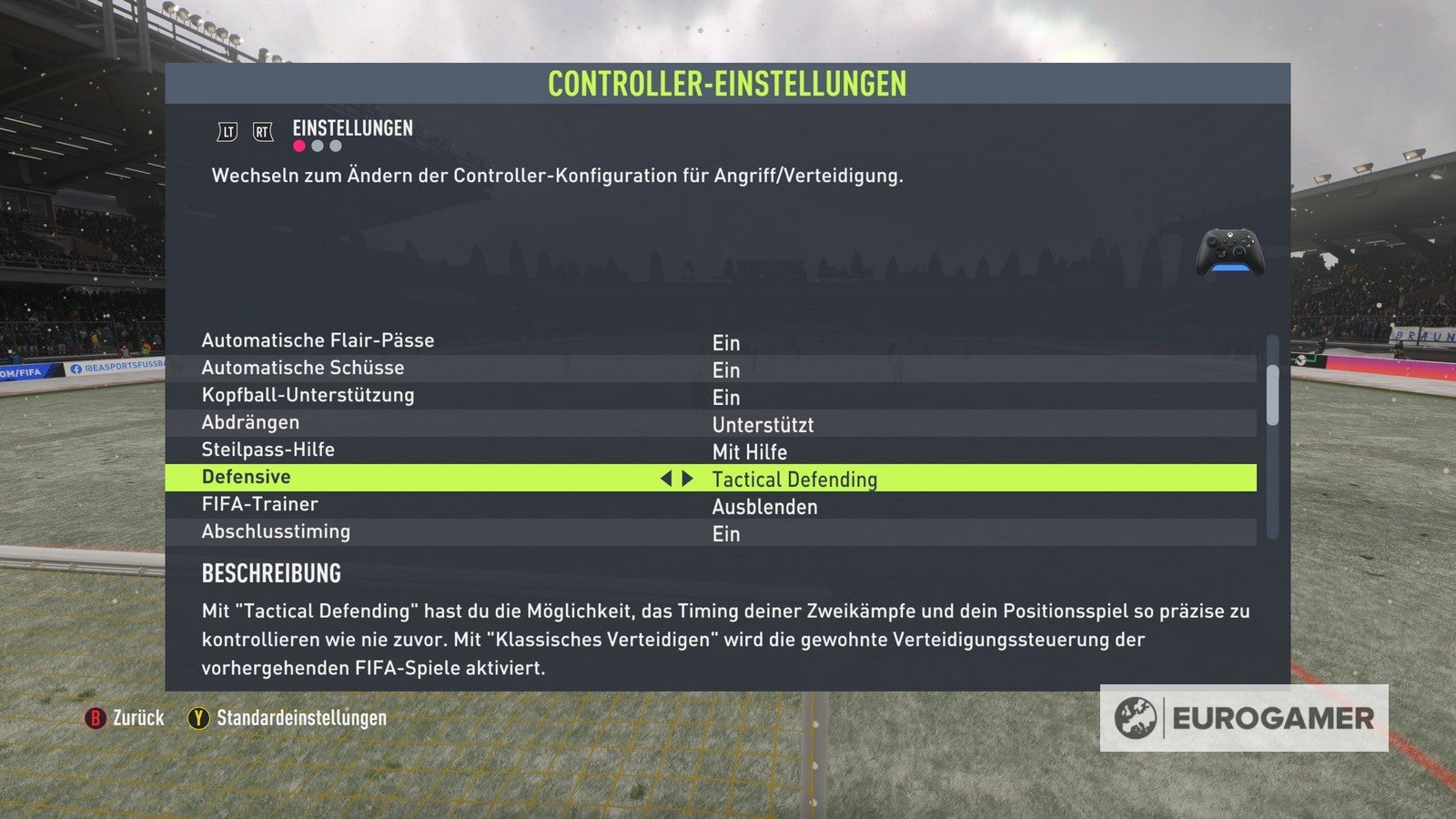The width and height of the screenshot is (1456, 819).
Task: Click the LT trigger icon
Action: (227, 131)
